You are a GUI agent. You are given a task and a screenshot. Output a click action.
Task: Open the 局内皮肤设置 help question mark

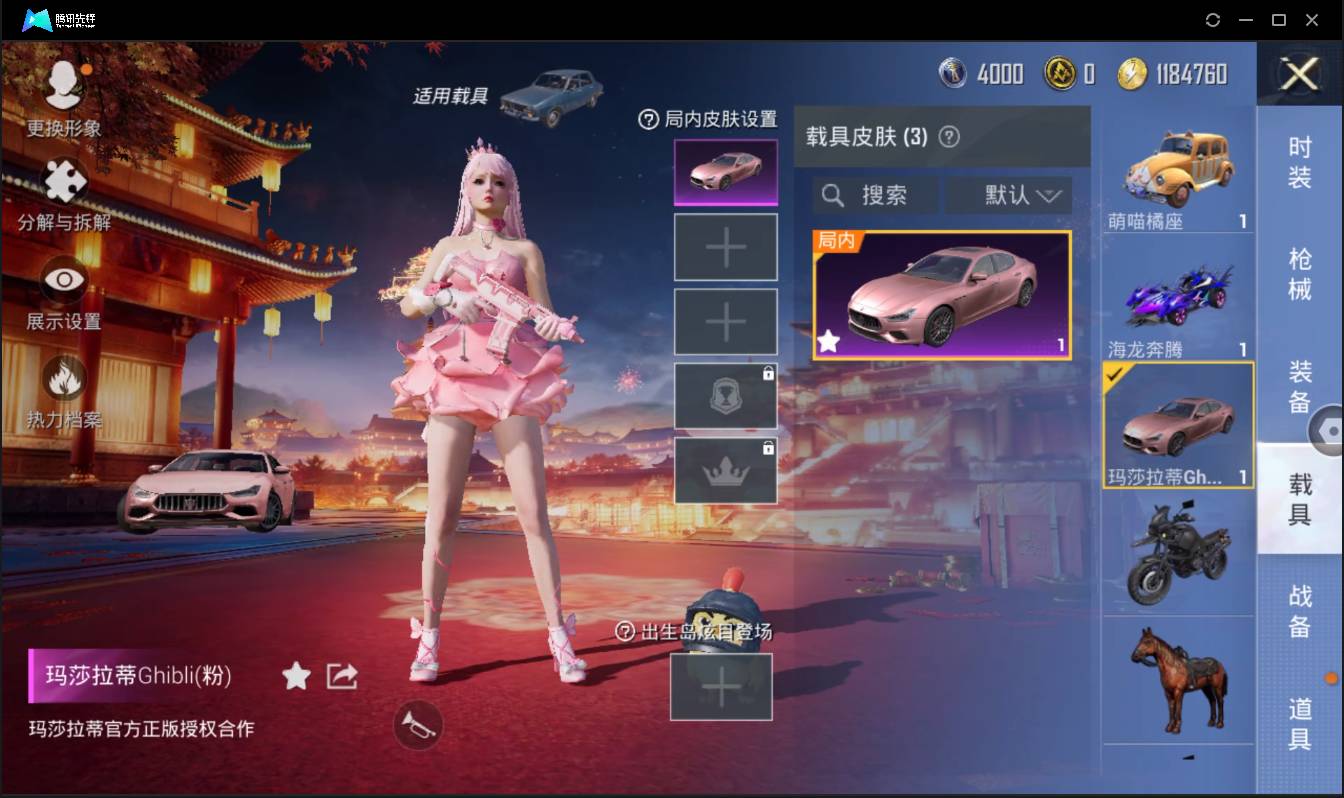pos(651,118)
